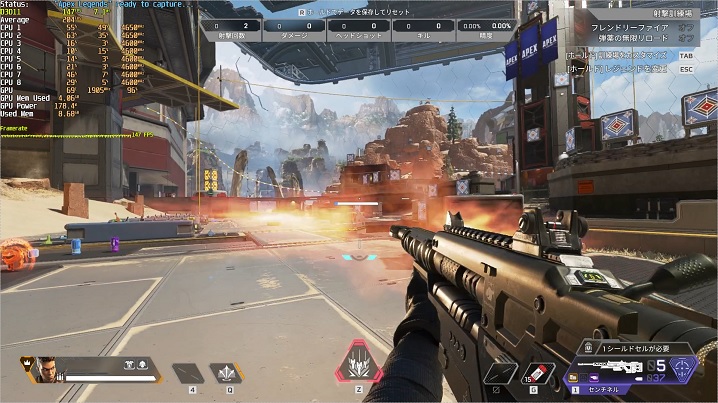Activate the tactical ability icon
The image size is (718, 403).
226,373
